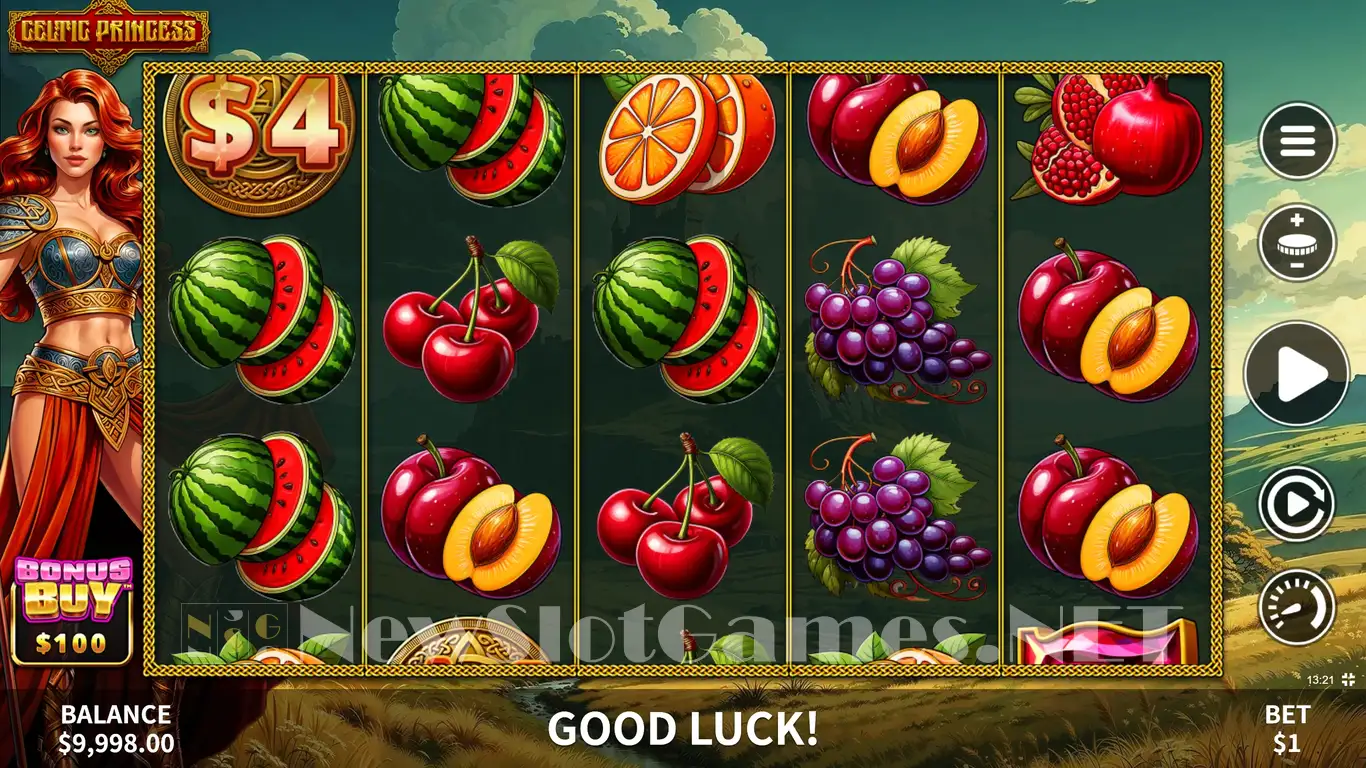Click the fullscreen icon beside the clock
Image resolution: width=1366 pixels, height=768 pixels.
point(1348,680)
